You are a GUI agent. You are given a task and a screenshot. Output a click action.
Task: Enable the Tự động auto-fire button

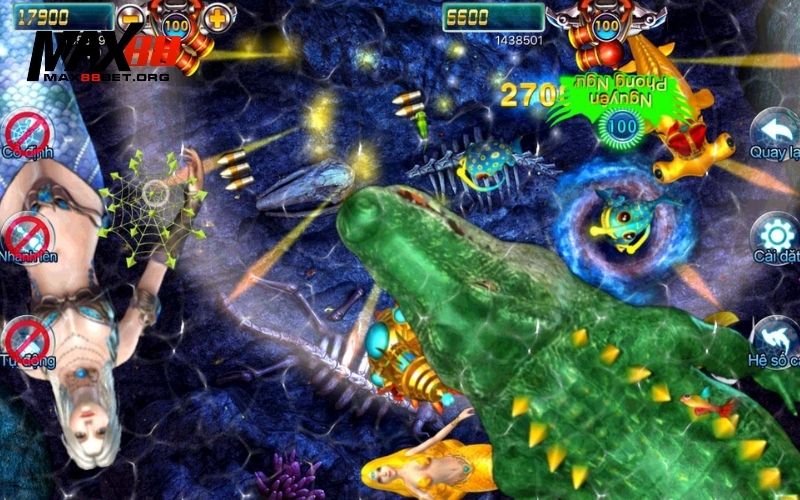[27, 340]
